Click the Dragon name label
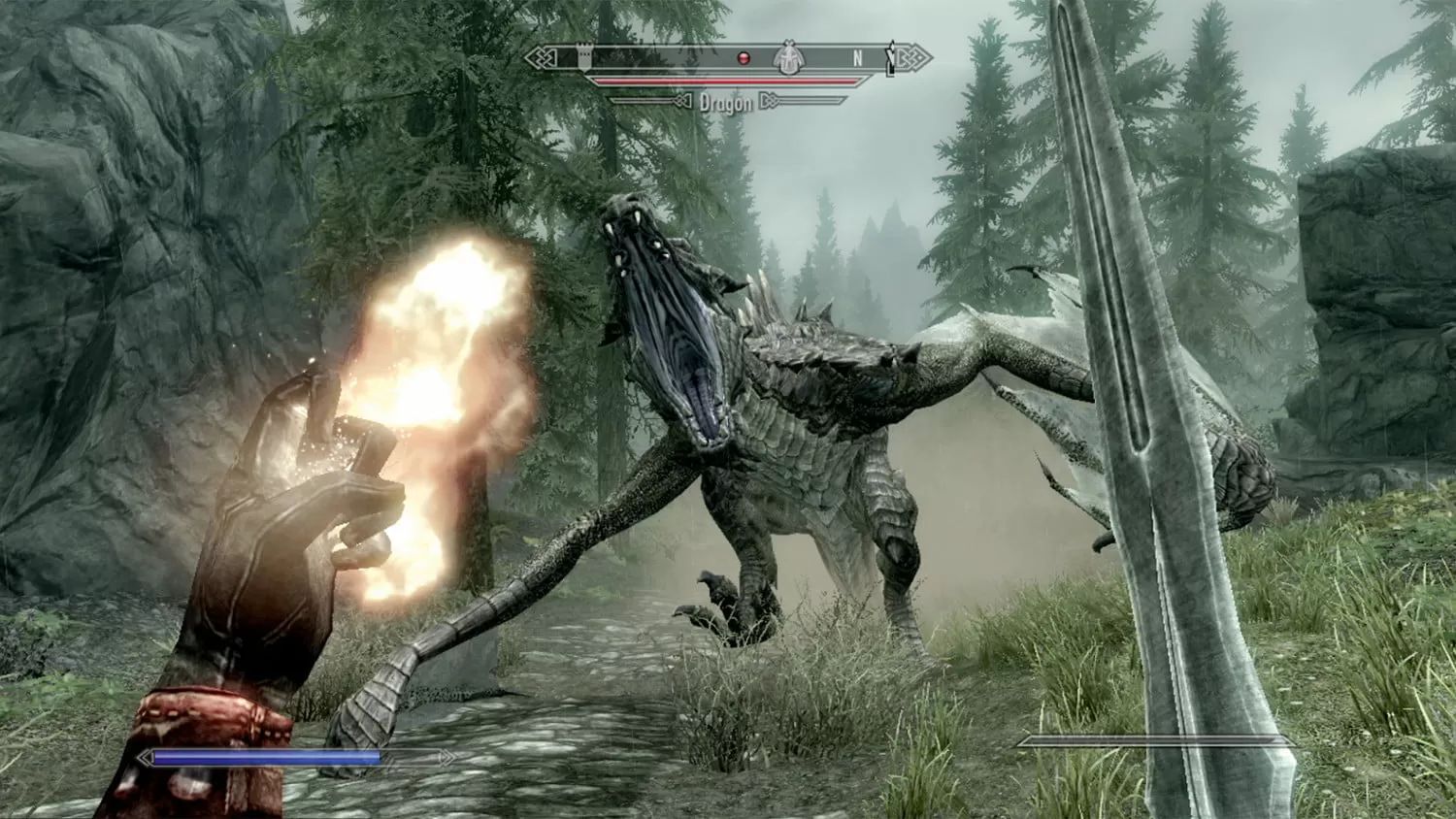1456x819 pixels. pyautogui.click(x=726, y=101)
